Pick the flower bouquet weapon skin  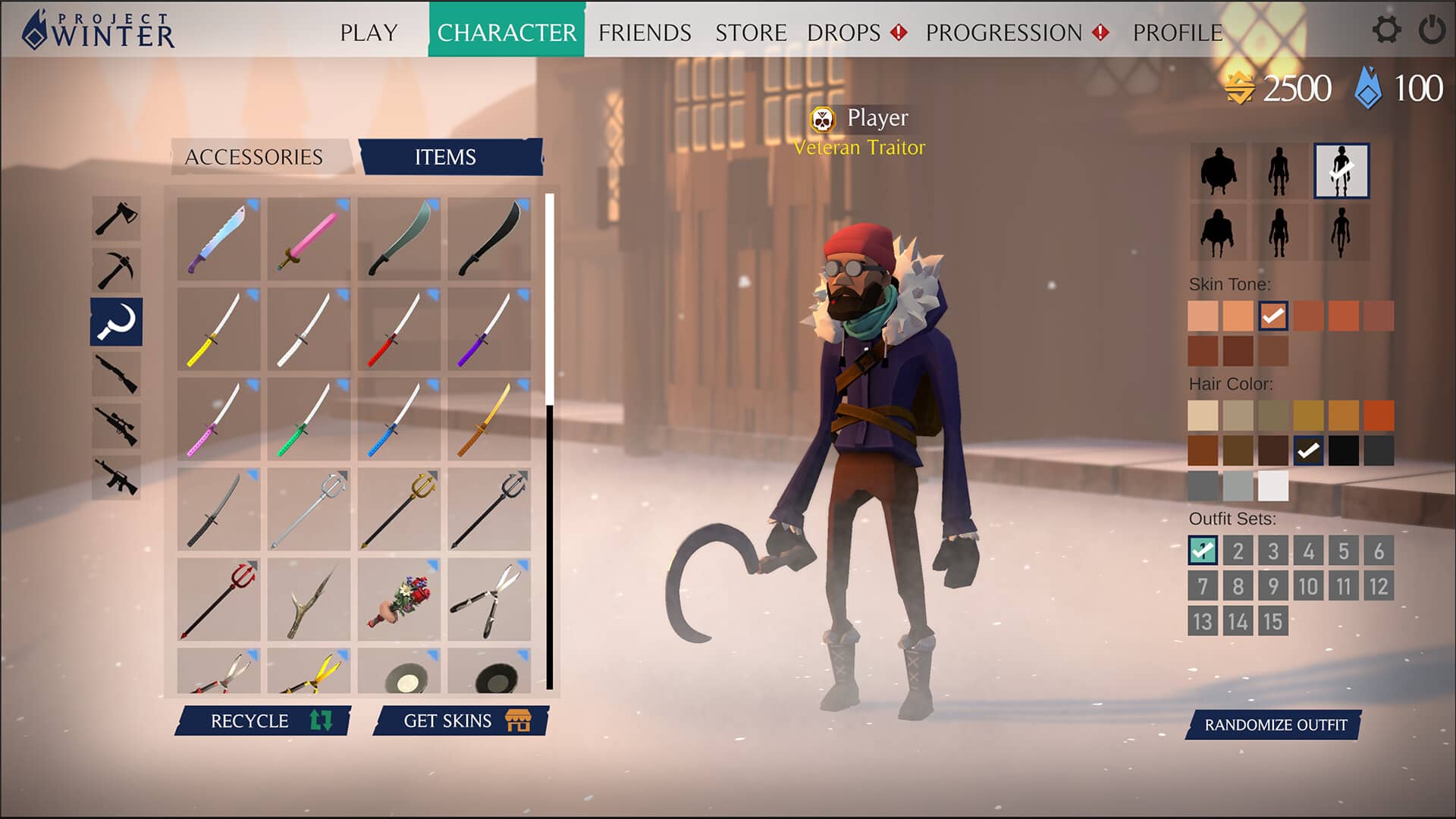399,600
